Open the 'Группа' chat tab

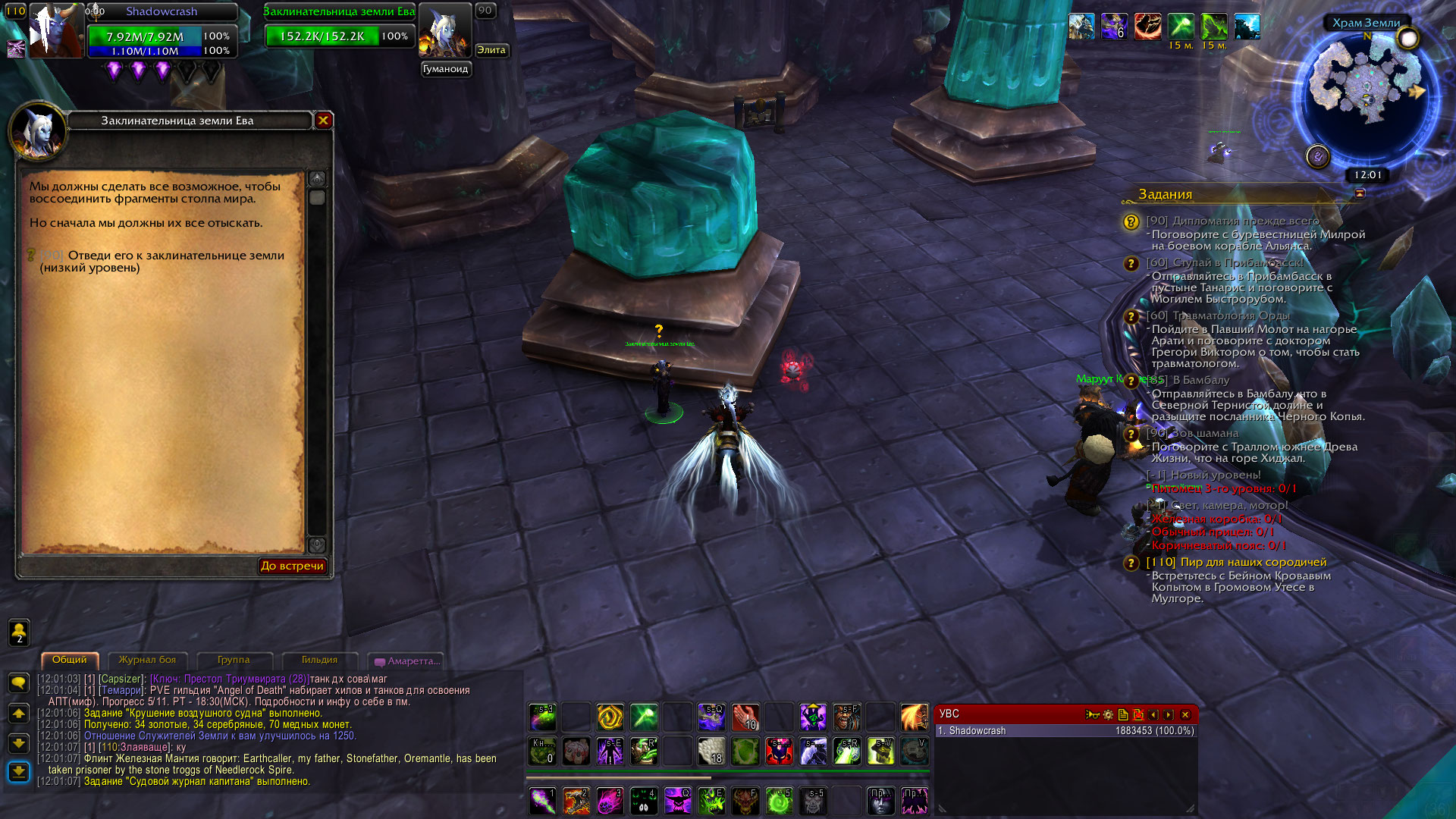(x=234, y=660)
